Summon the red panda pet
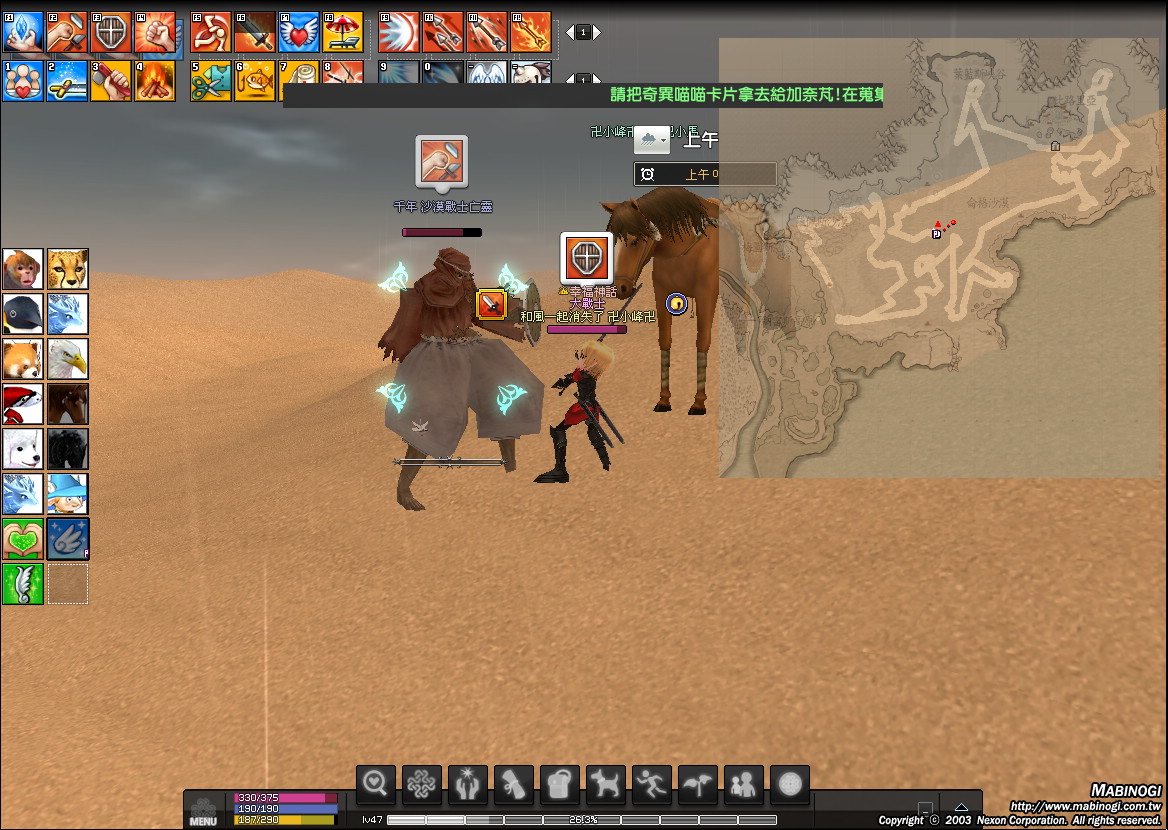Viewport: 1168px width, 830px height. pos(23,359)
